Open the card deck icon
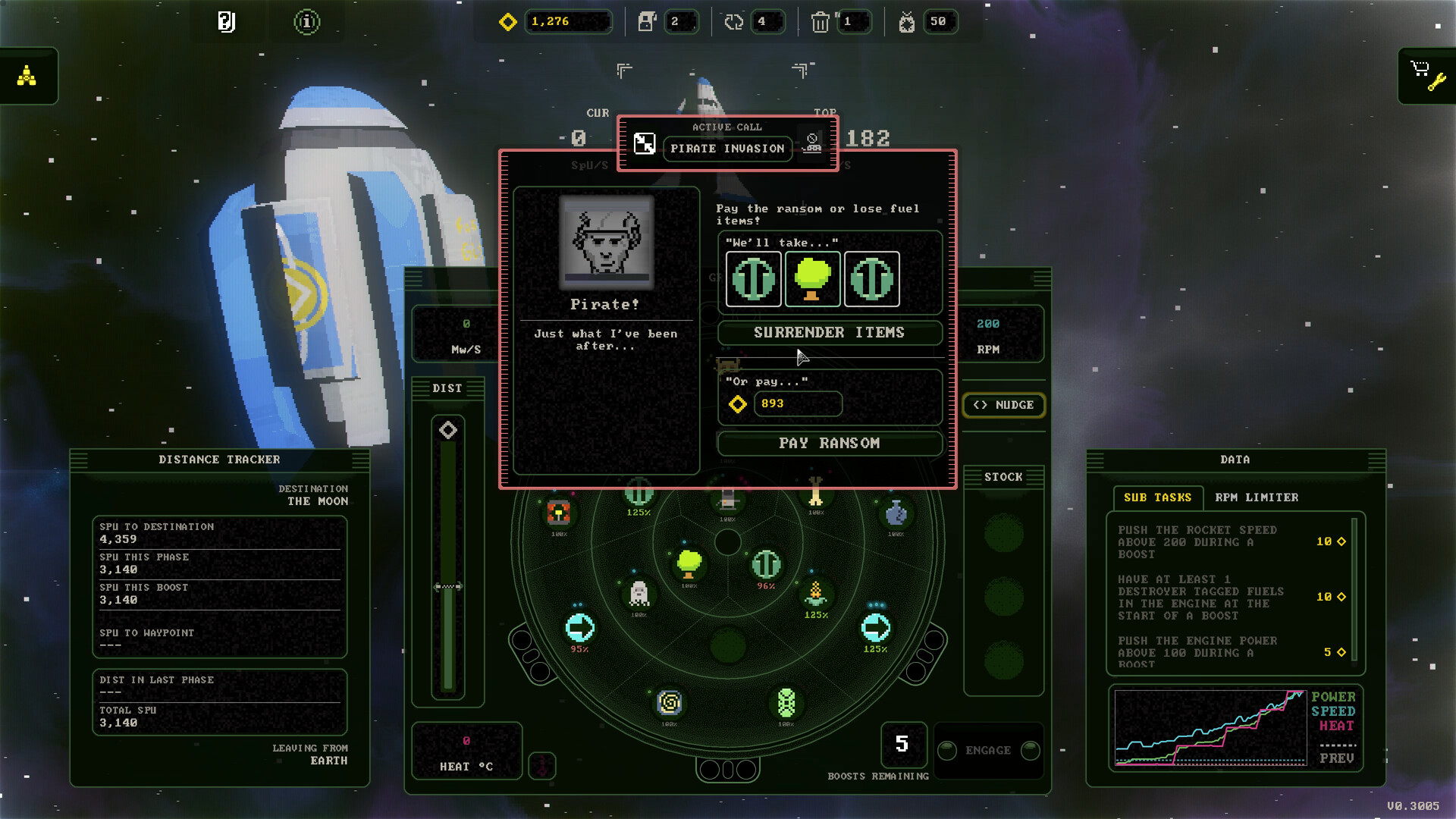Viewport: 1456px width, 819px height. [226, 22]
